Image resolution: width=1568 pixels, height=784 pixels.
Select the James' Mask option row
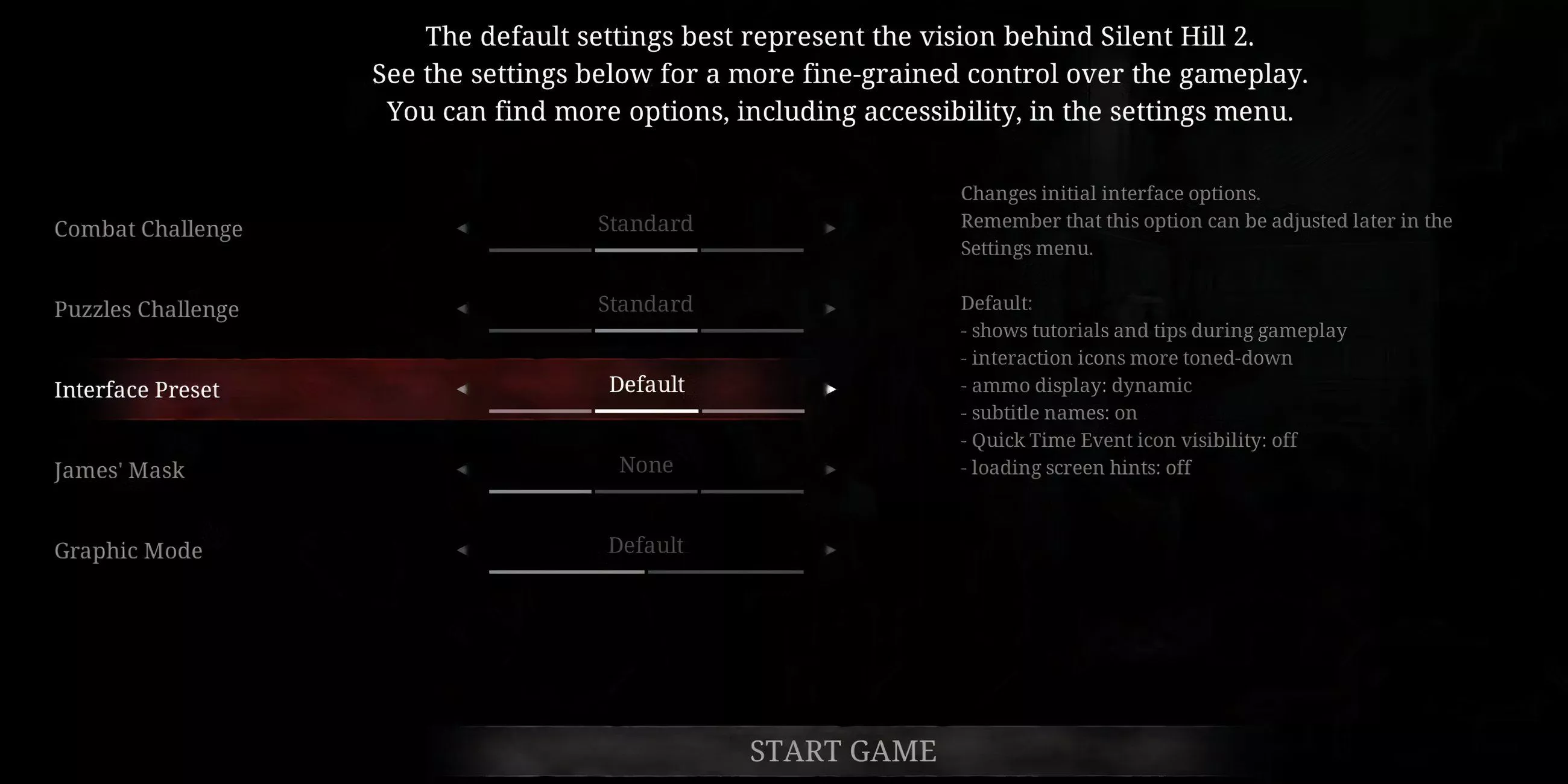[x=119, y=470]
